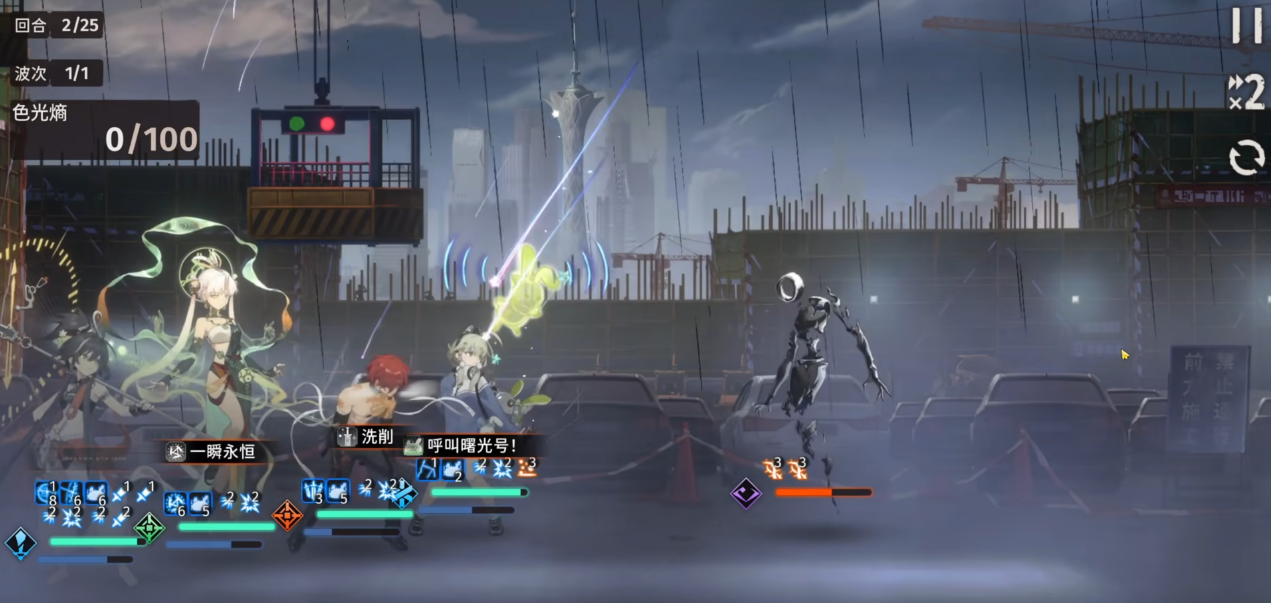Click the enemy's purple diamond attribute icon
The height and width of the screenshot is (603, 1271).
tap(746, 493)
